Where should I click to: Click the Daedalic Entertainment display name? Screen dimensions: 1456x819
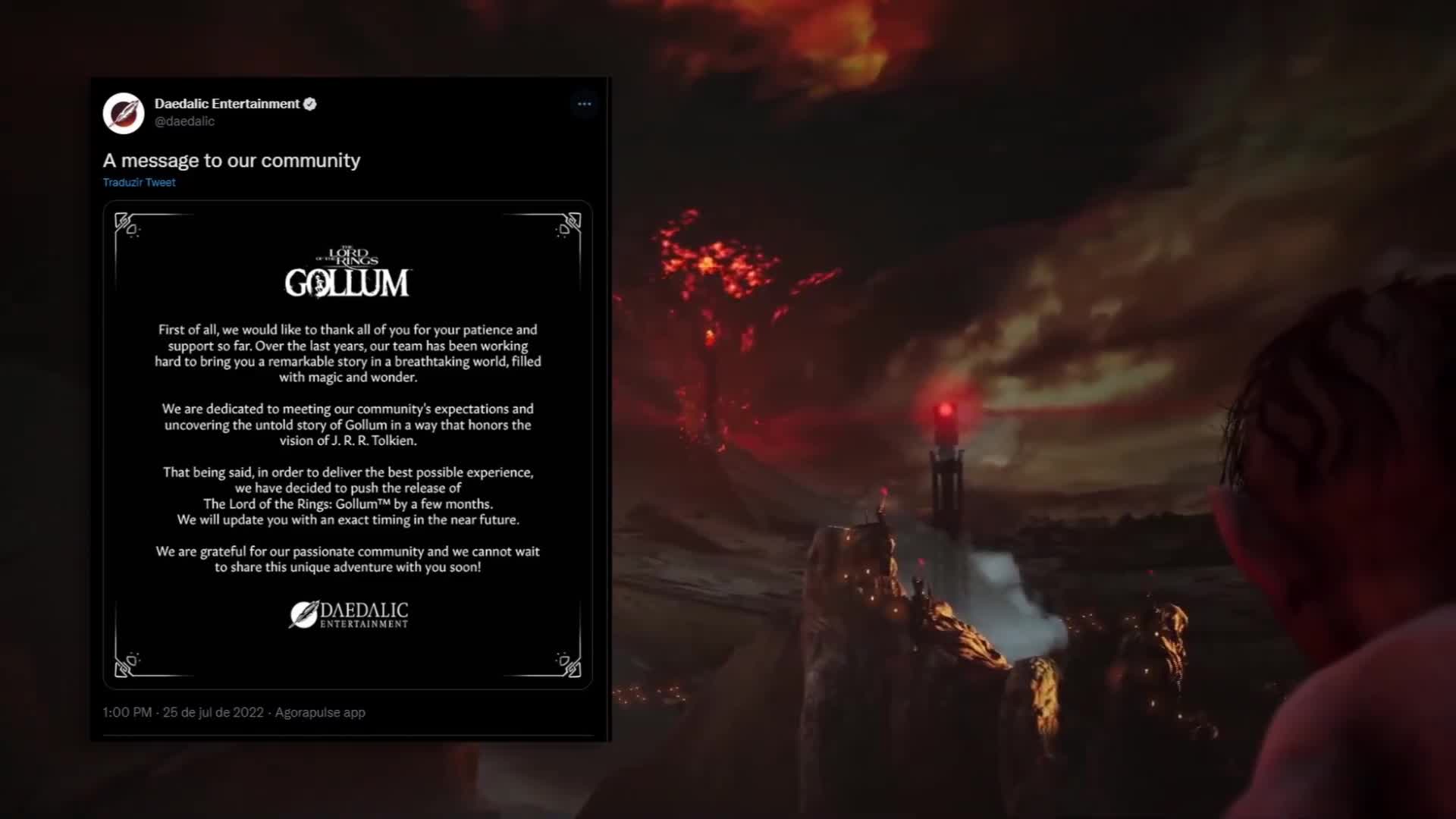(226, 104)
